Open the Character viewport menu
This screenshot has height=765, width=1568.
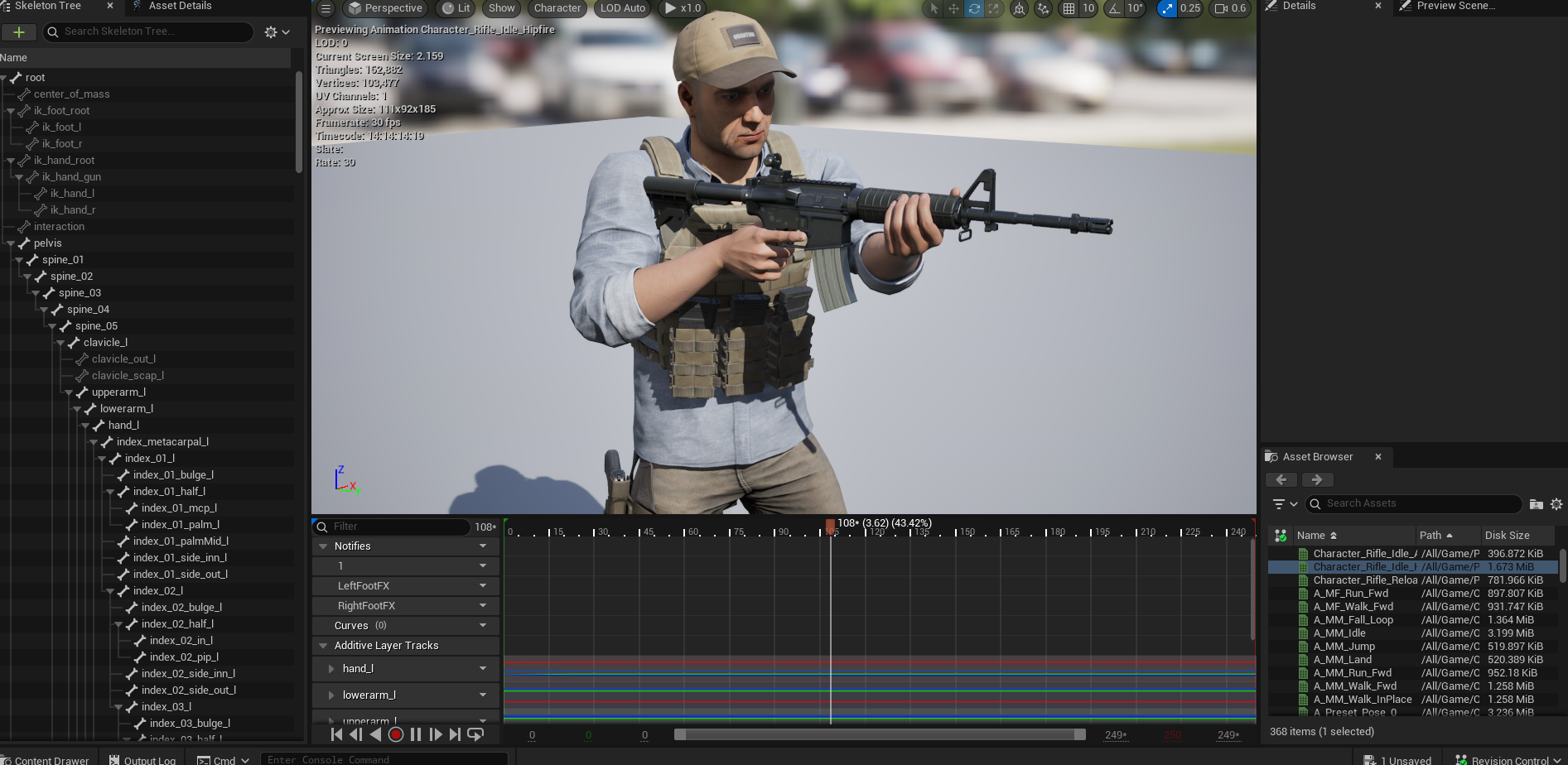click(557, 8)
